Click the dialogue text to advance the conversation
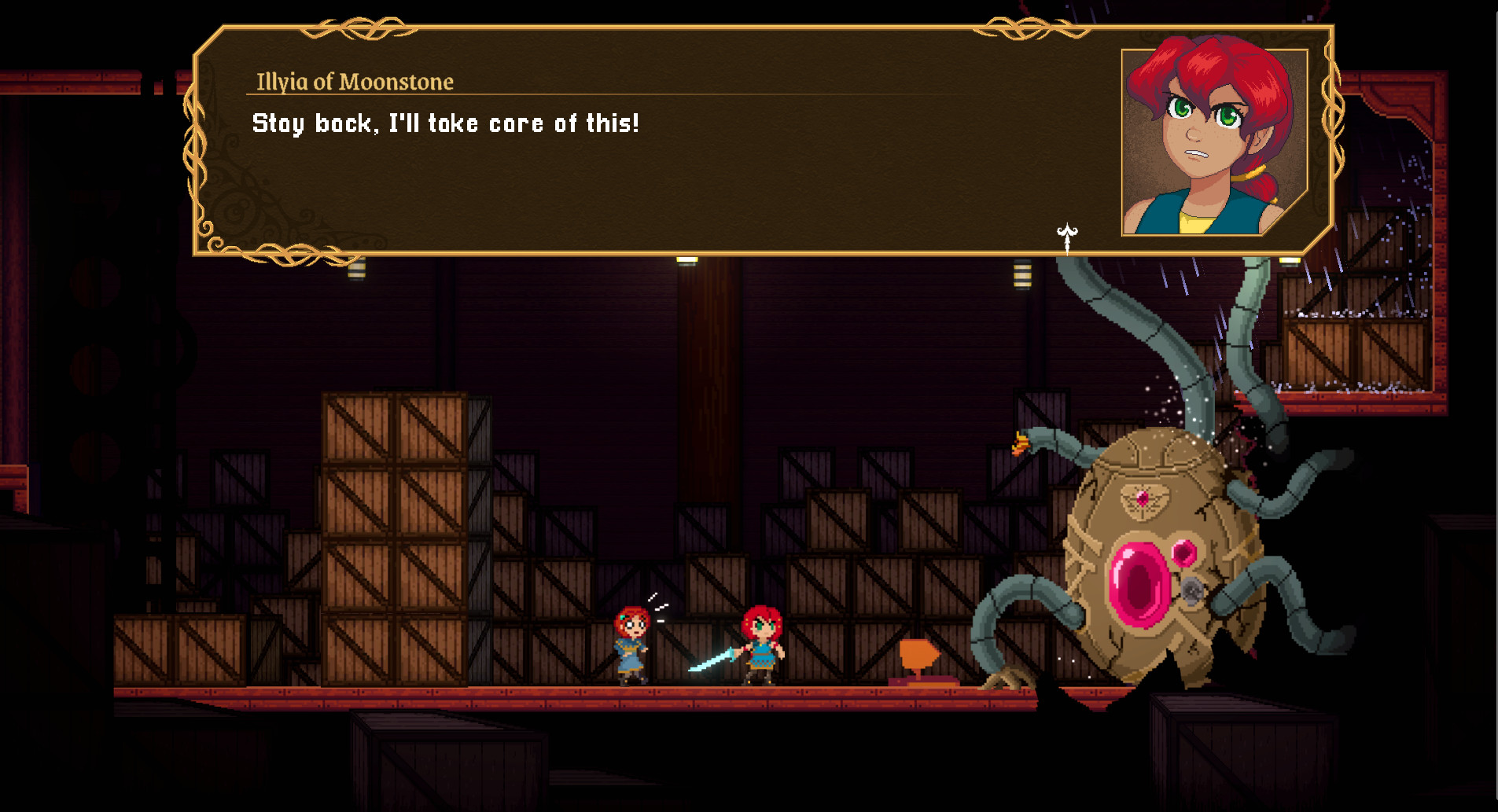 446,122
